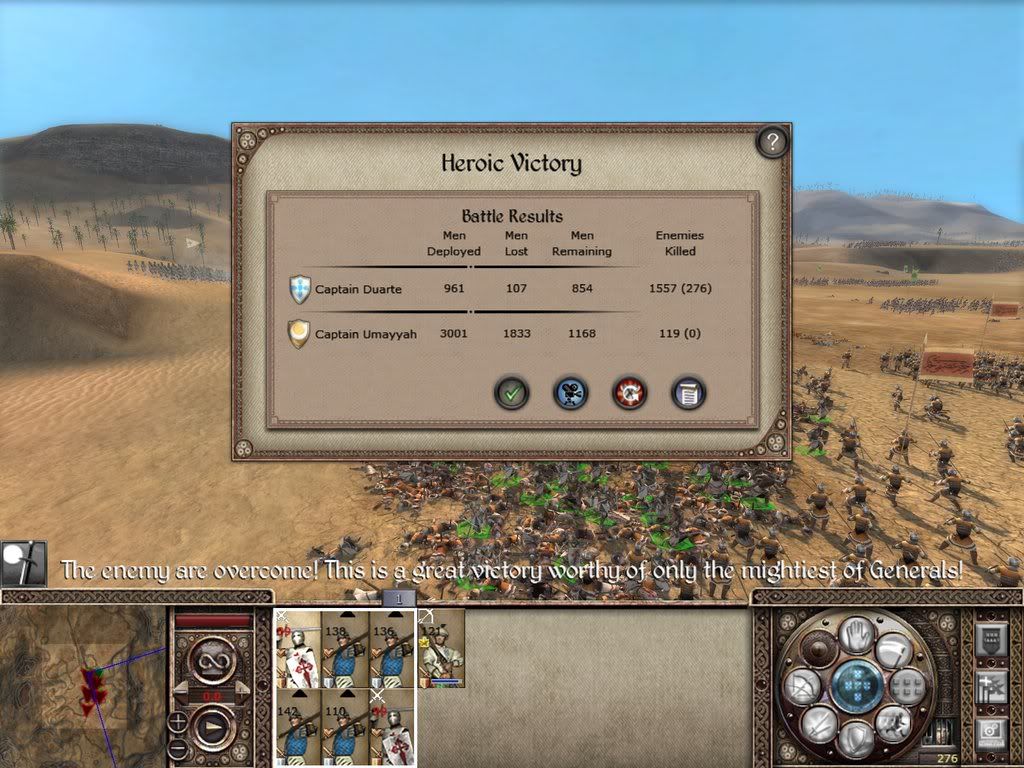1024x768 pixels.
Task: Click the infinity symbol speed button
Action: tap(212, 659)
